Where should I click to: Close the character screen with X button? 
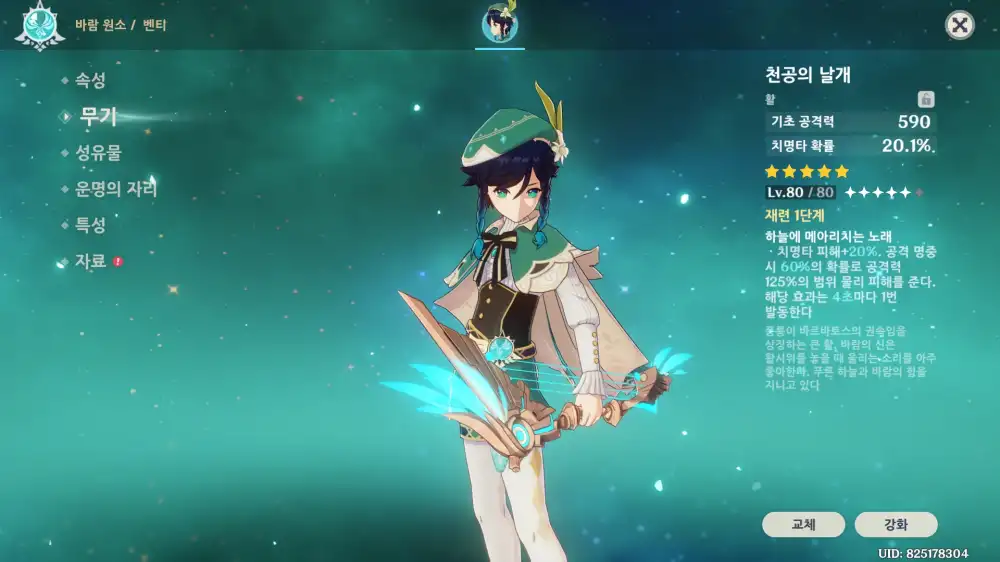(960, 25)
